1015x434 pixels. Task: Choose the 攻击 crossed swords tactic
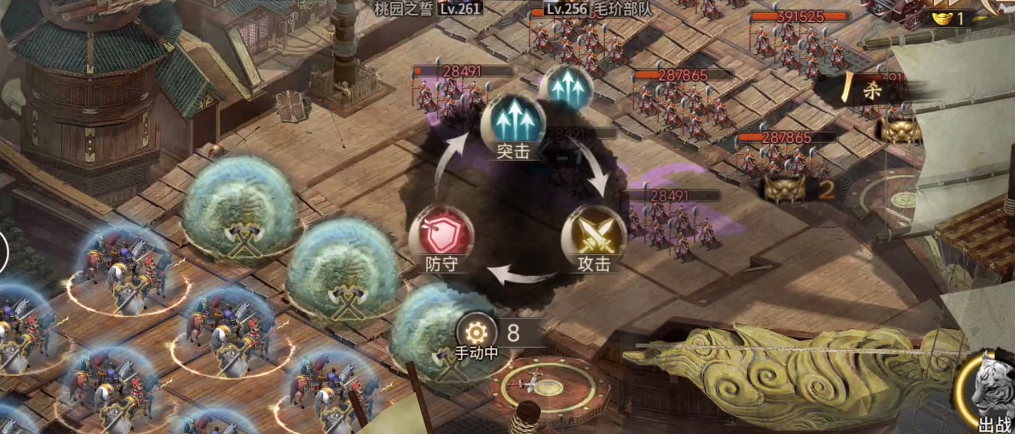[x=593, y=236]
